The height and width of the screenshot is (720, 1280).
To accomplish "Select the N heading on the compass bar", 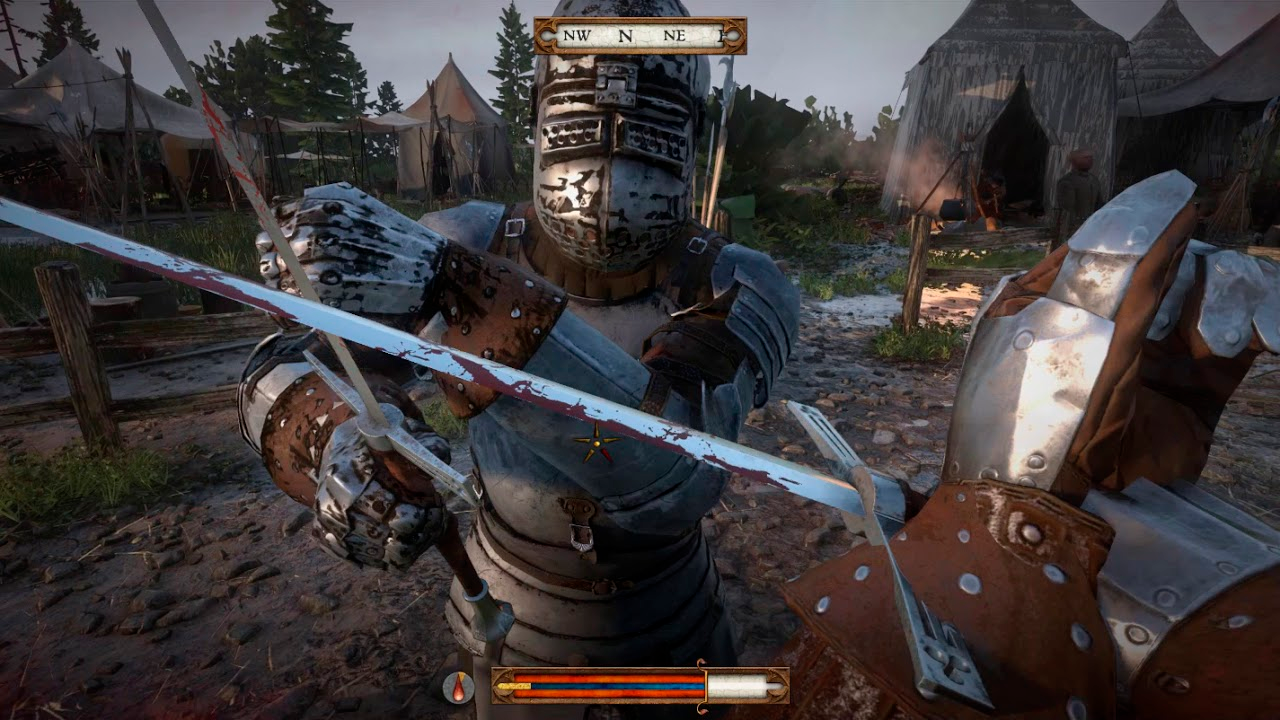I will click(x=626, y=35).
